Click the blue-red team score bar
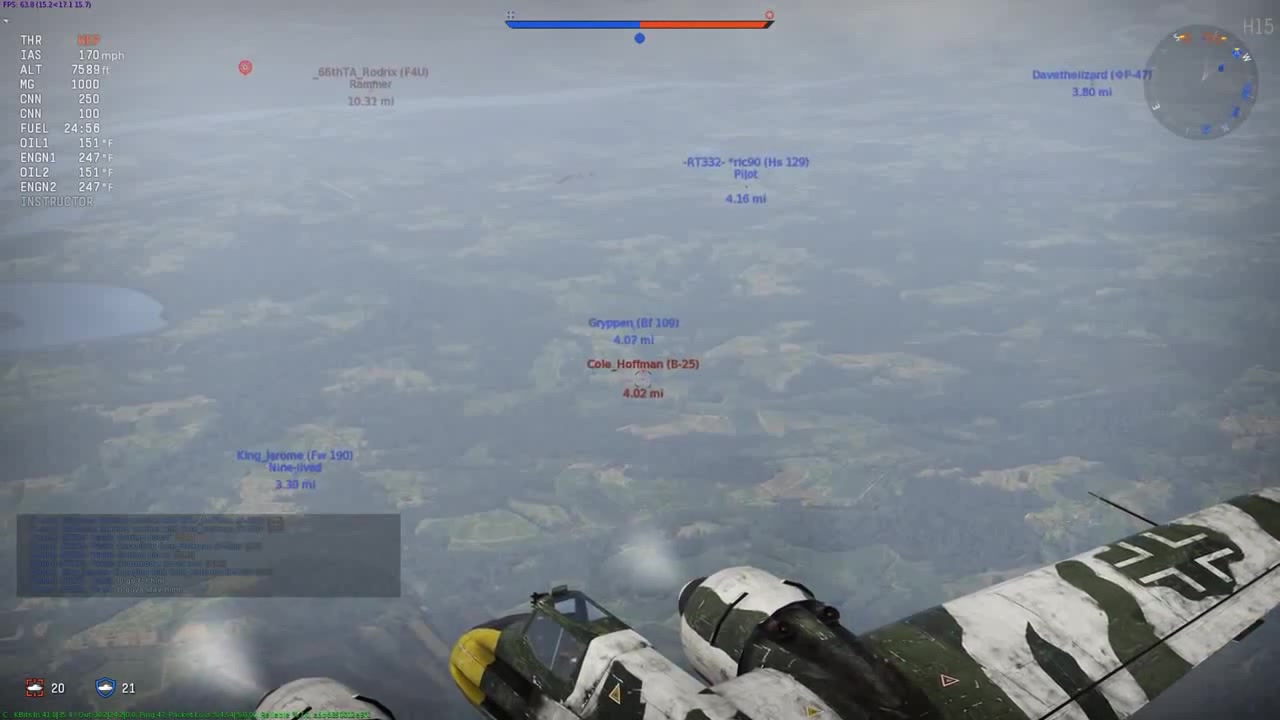The image size is (1280, 720). 640,22
